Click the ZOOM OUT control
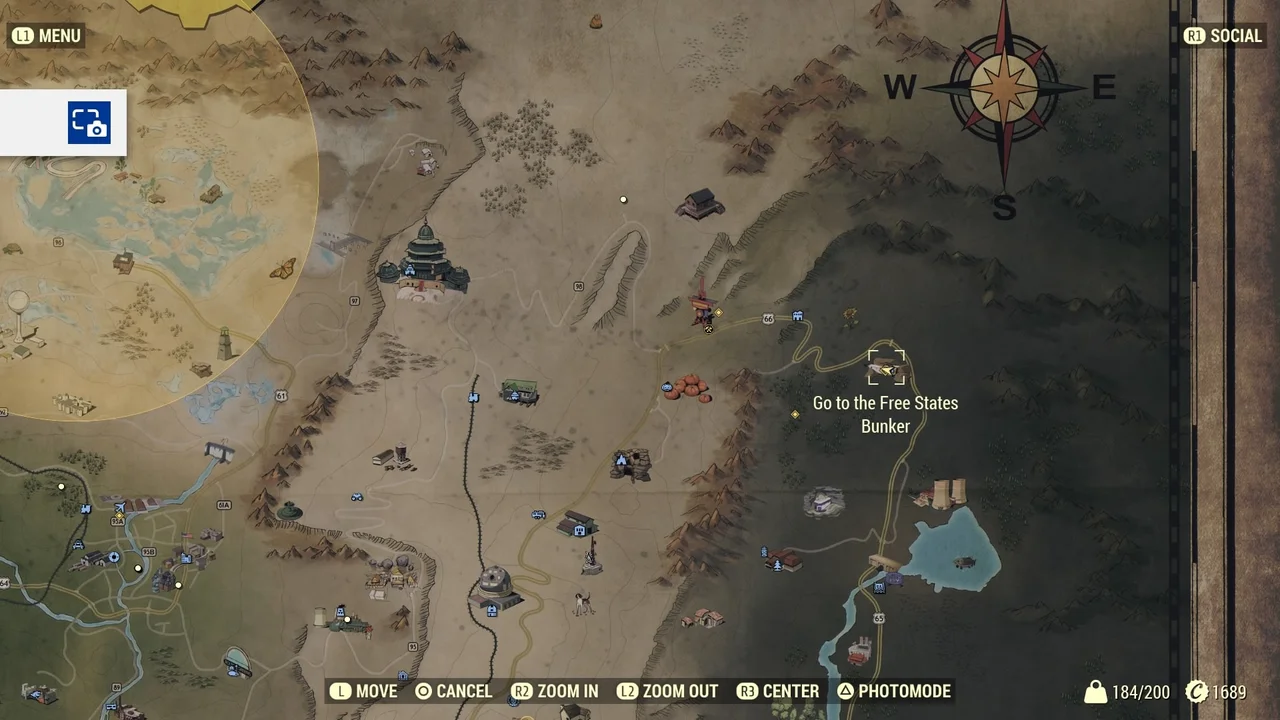1280x720 pixels. click(x=667, y=691)
